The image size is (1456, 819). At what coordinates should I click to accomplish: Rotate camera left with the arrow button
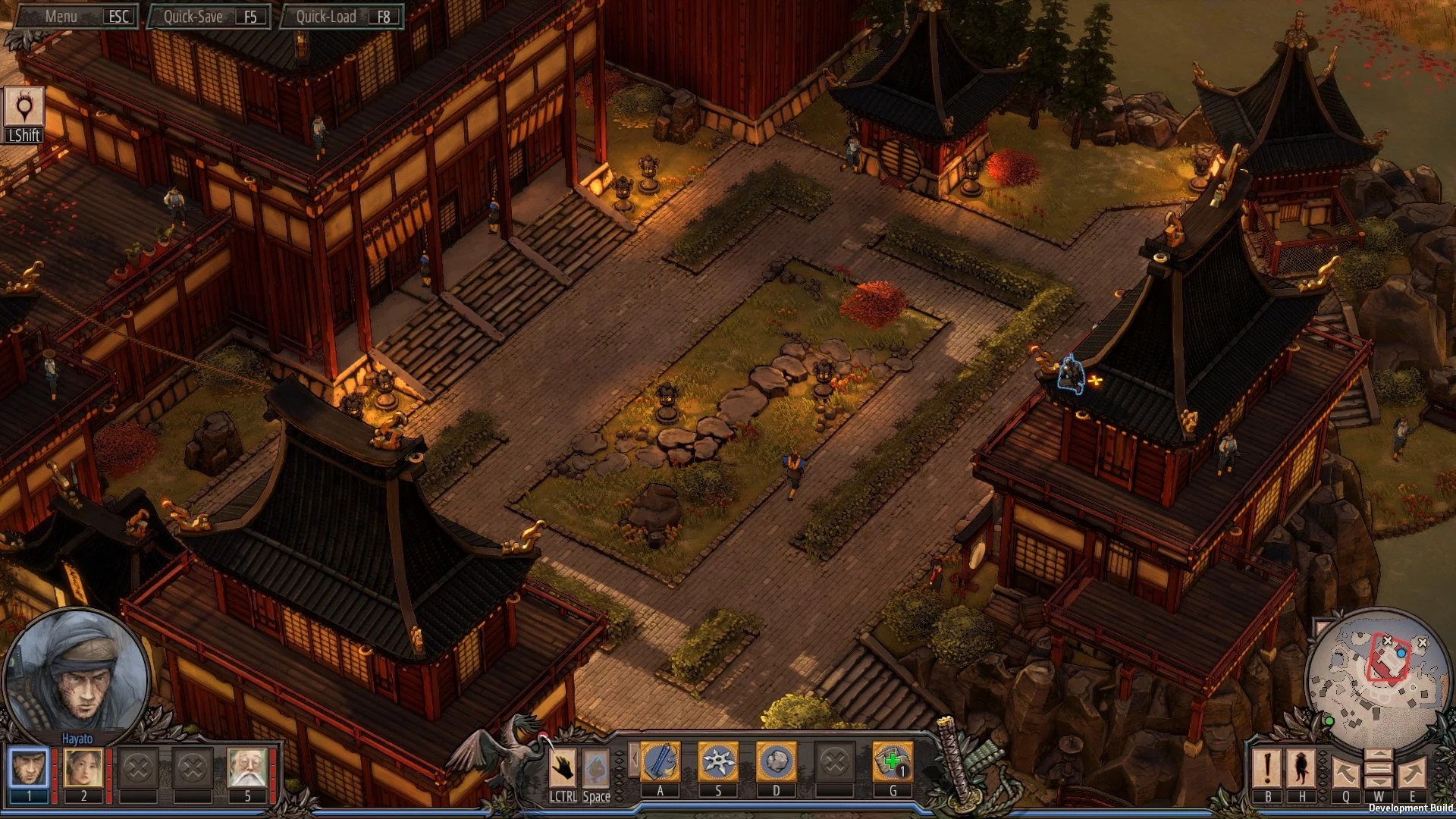click(x=1345, y=772)
